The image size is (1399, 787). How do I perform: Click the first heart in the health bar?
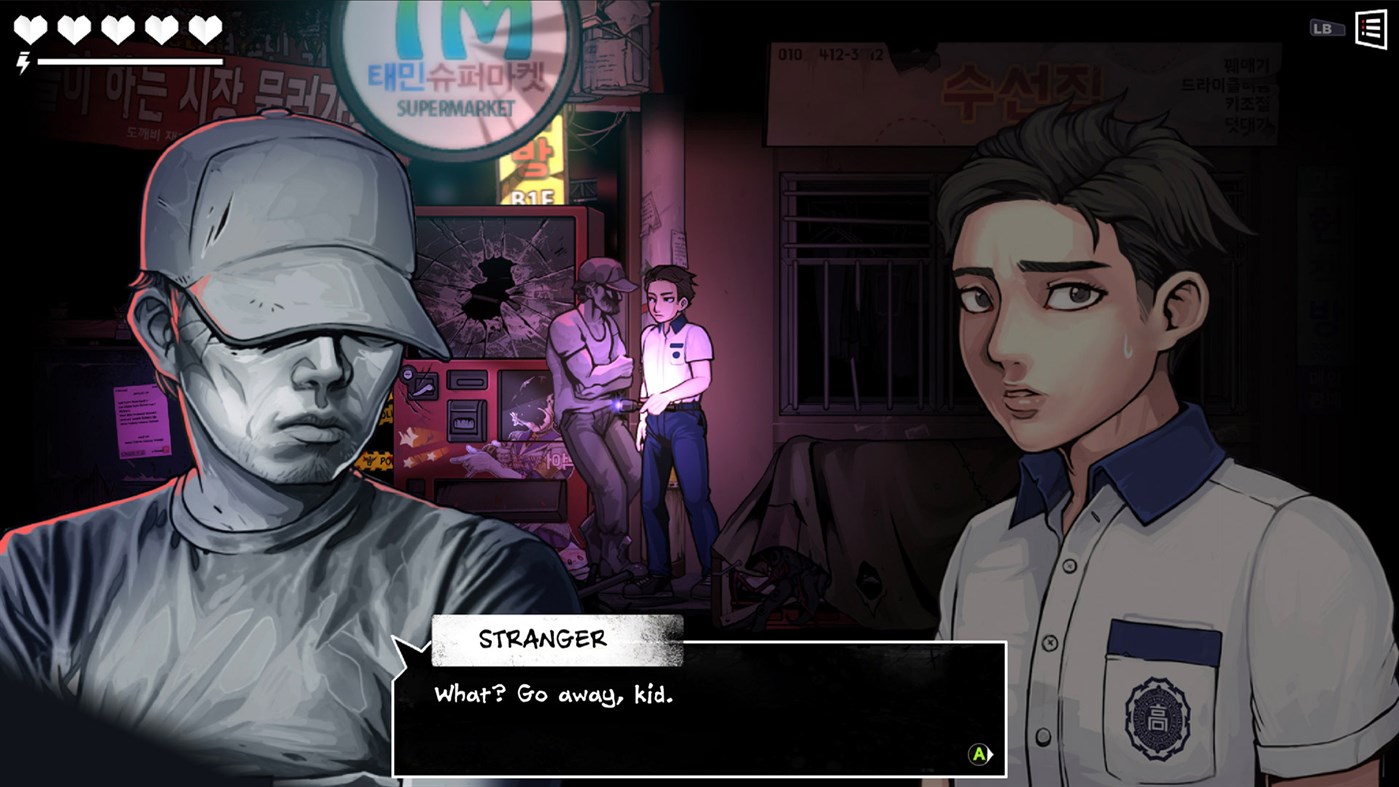[32, 27]
